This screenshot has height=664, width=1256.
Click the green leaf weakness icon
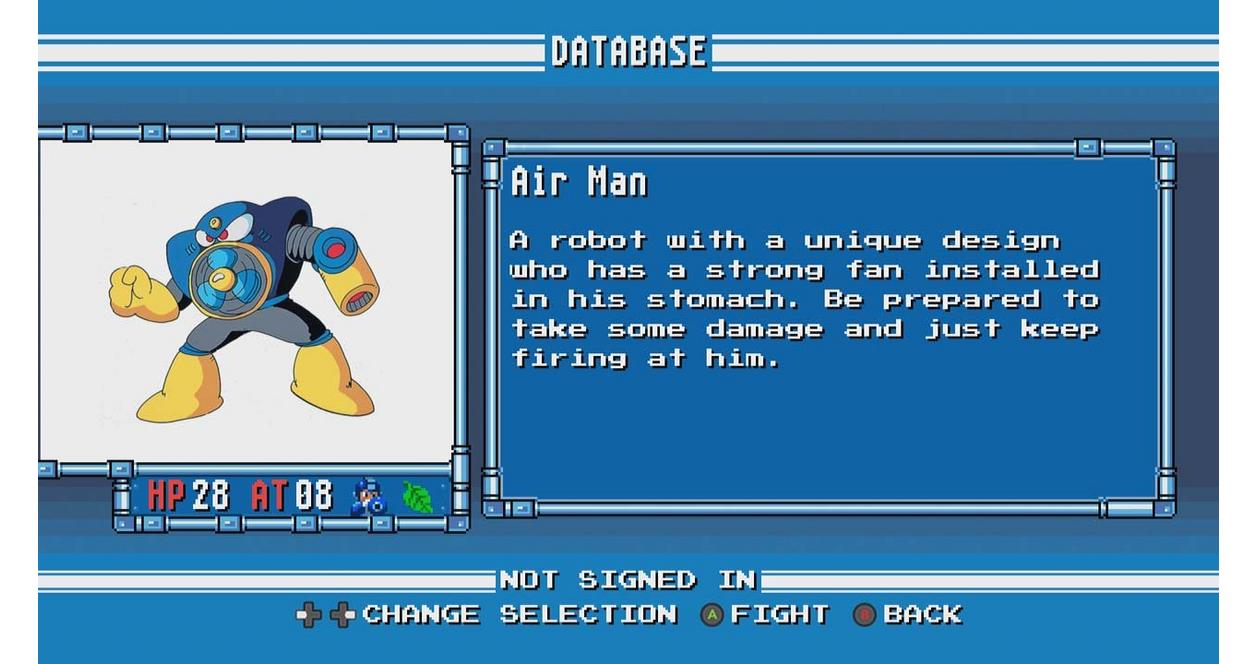pyautogui.click(x=417, y=497)
